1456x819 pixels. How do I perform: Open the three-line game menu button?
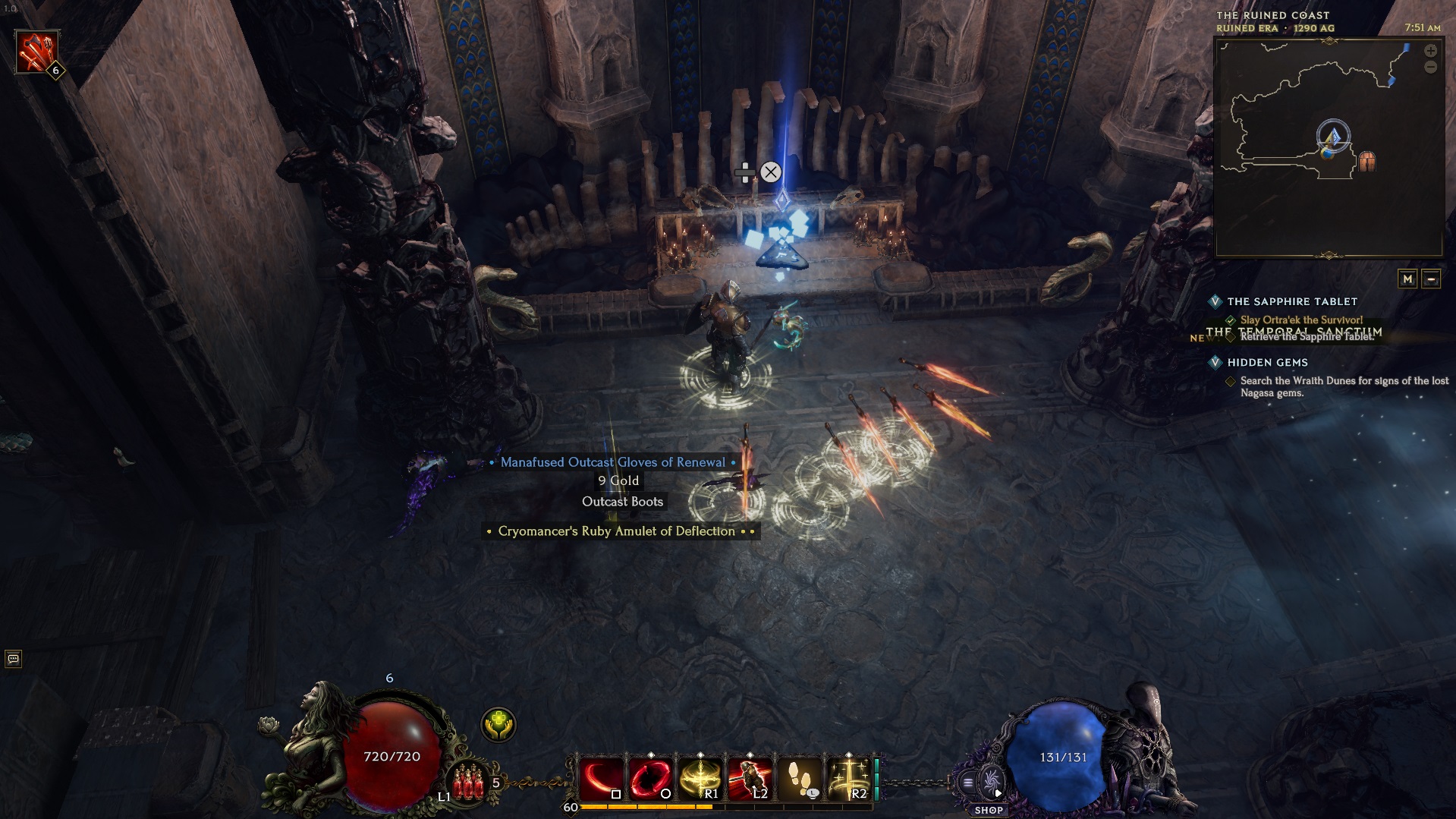point(968,782)
